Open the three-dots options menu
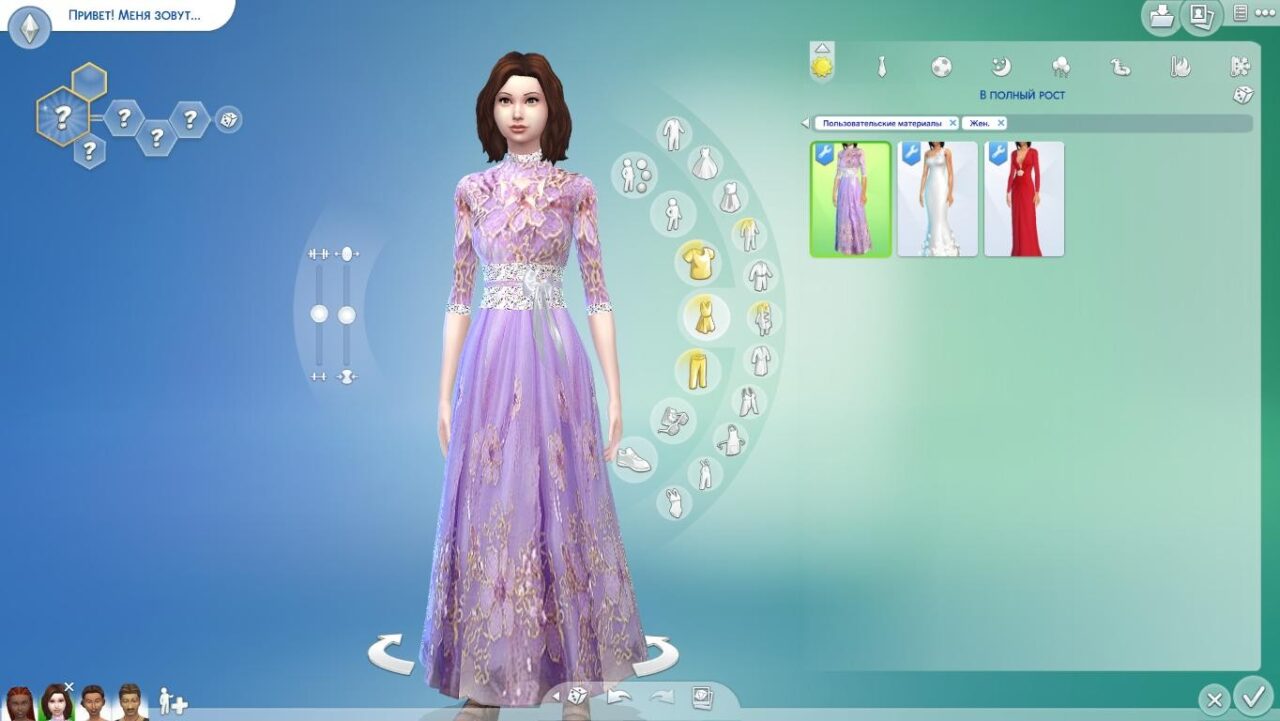 [1264, 14]
